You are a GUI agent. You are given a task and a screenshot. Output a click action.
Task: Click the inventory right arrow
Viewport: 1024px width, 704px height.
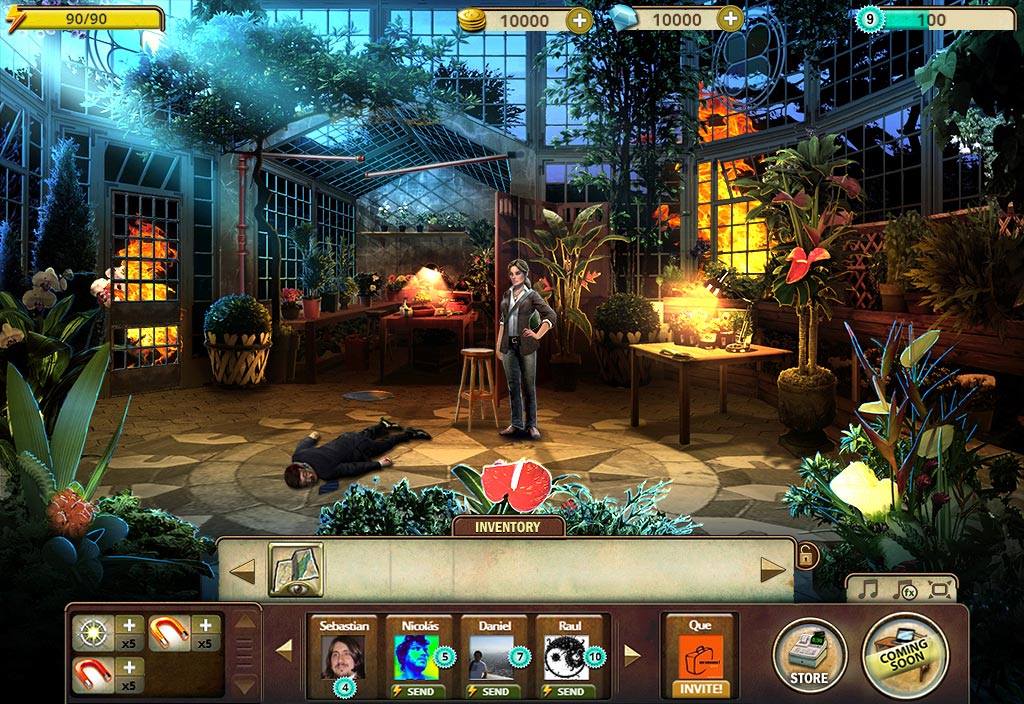pyautogui.click(x=772, y=570)
